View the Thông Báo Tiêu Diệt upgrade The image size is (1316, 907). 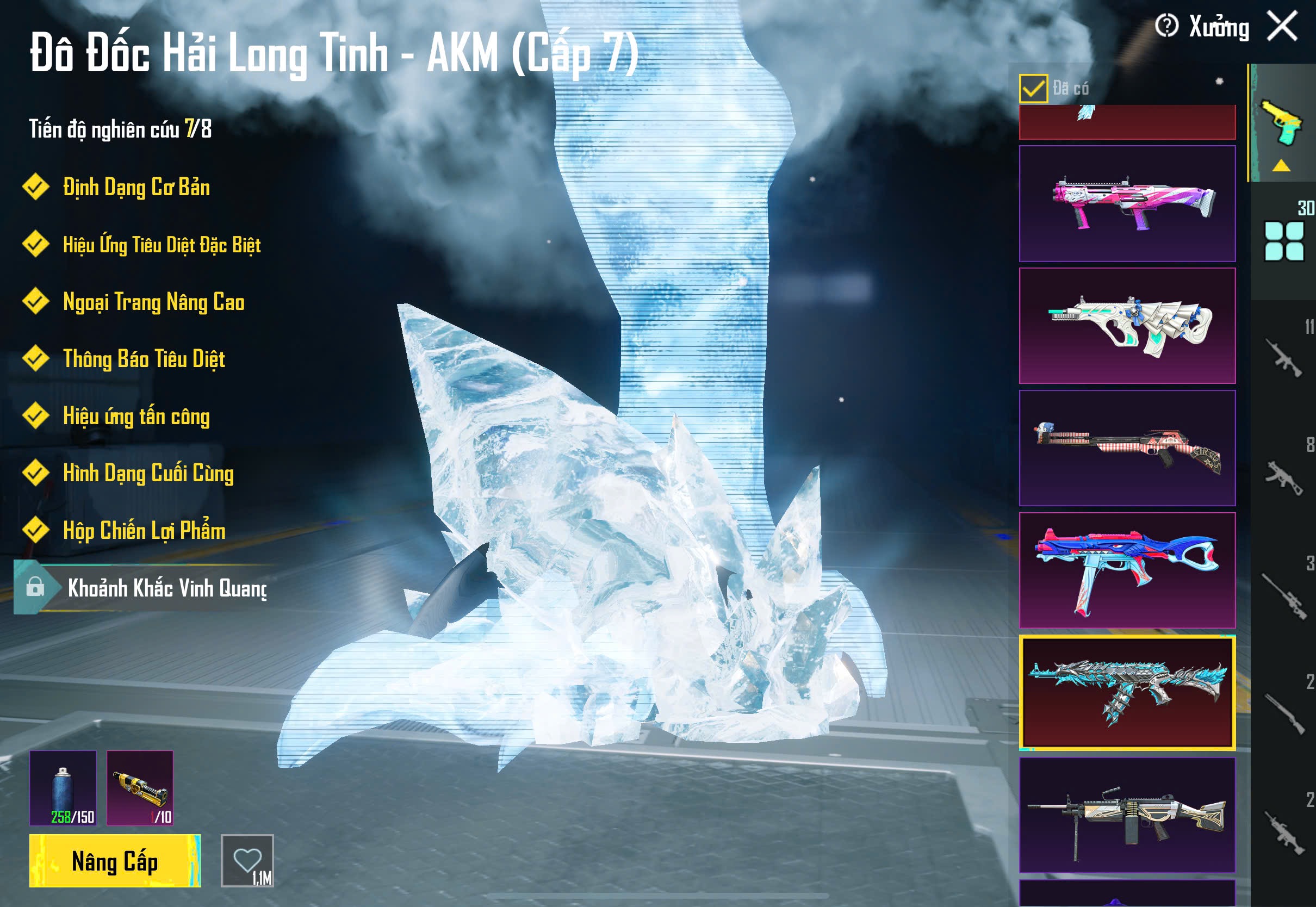(144, 359)
